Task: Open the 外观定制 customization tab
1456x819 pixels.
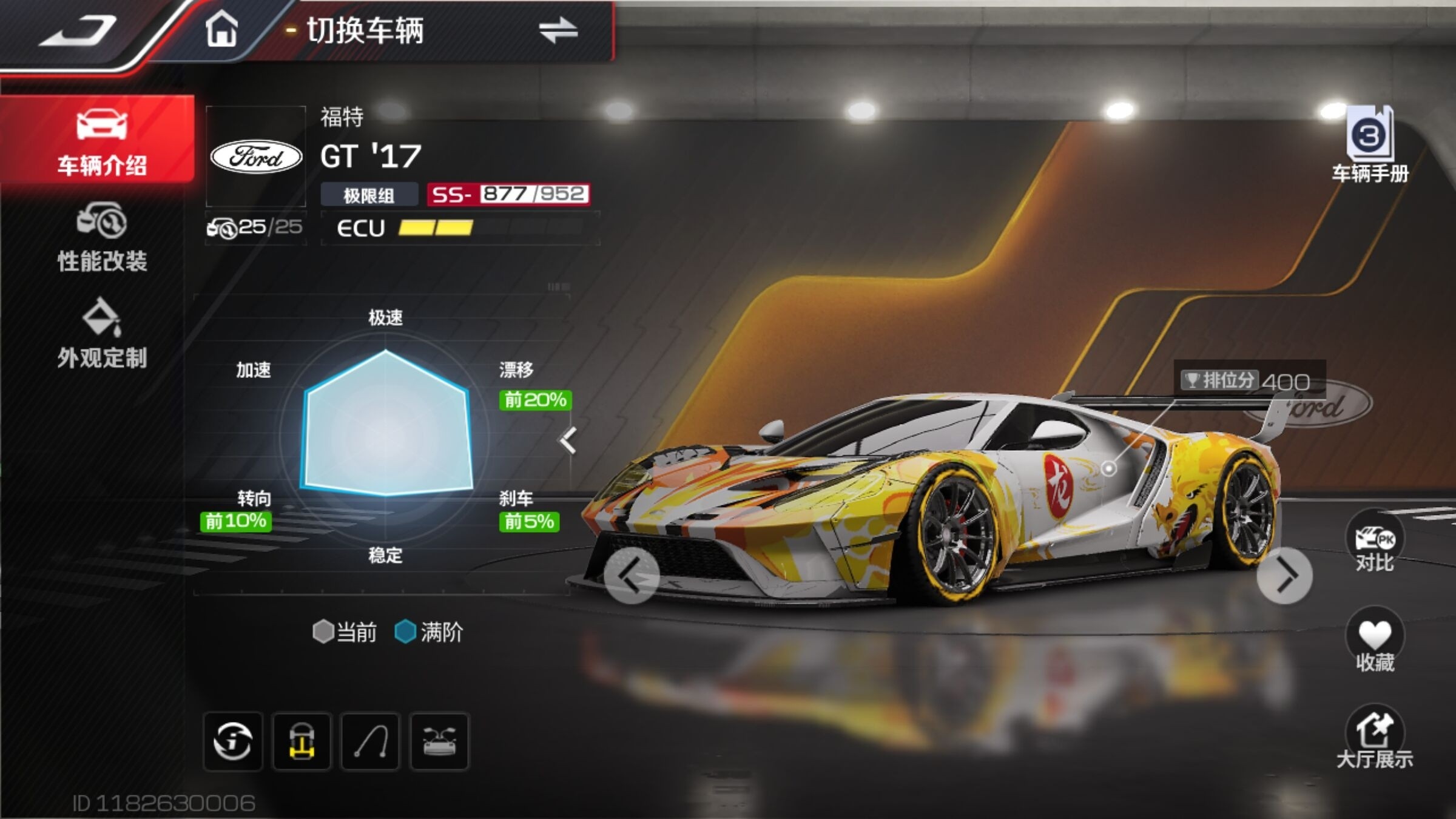Action: click(102, 334)
